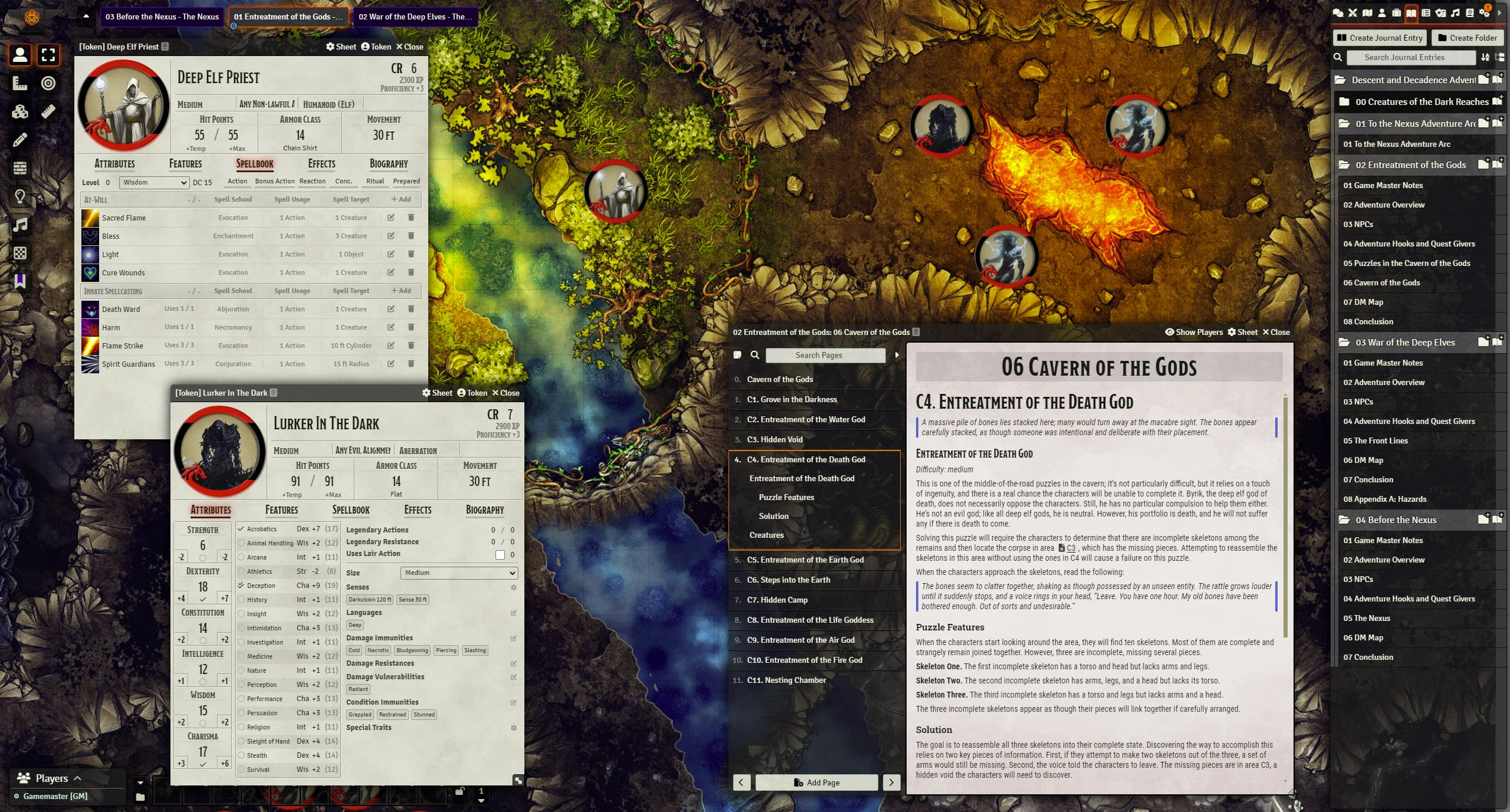Click Add Page in the journal

[x=816, y=783]
